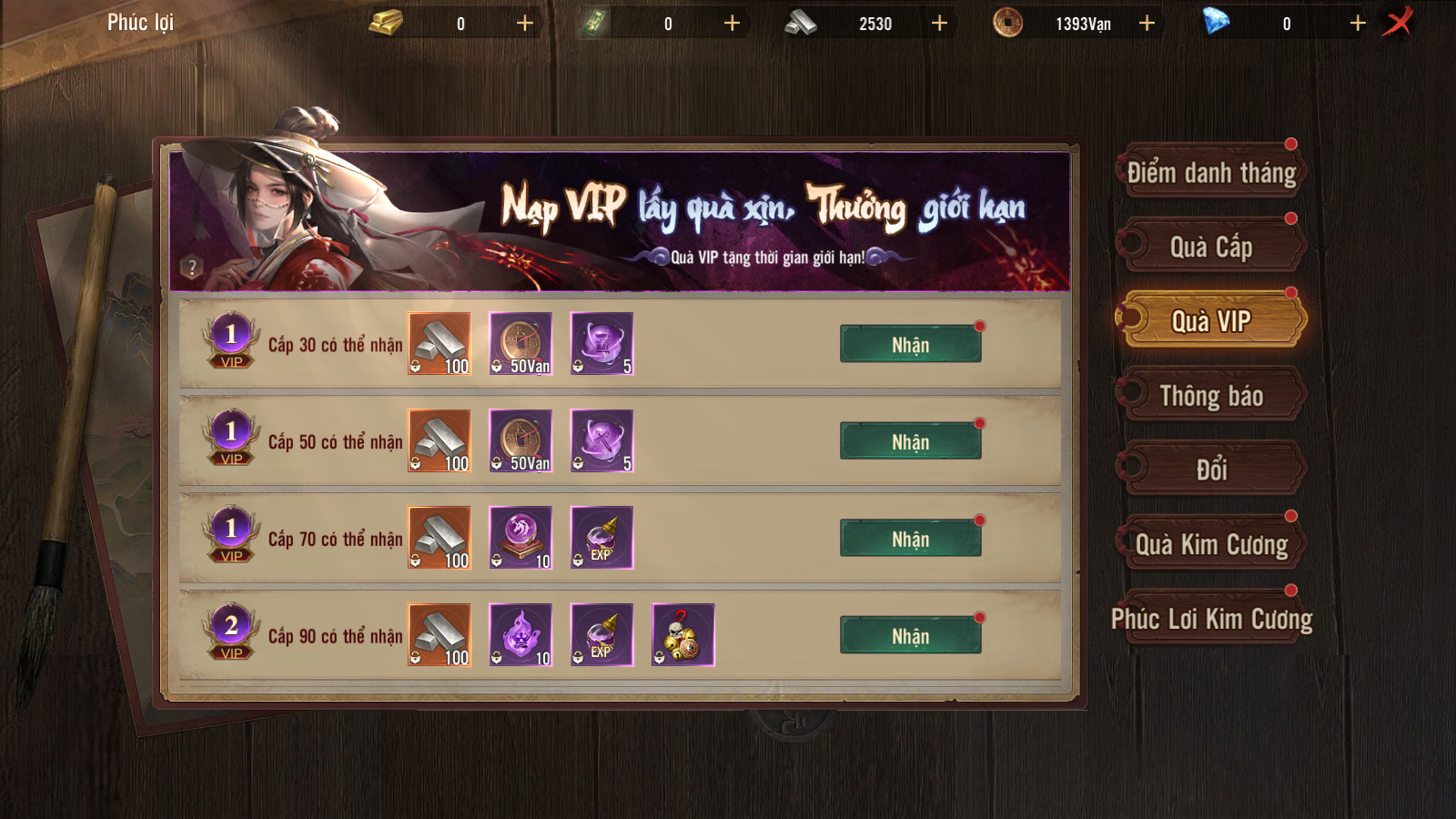Screen dimensions: 1456x819
Task: Open the Đổi exchange tab
Action: (x=1211, y=470)
